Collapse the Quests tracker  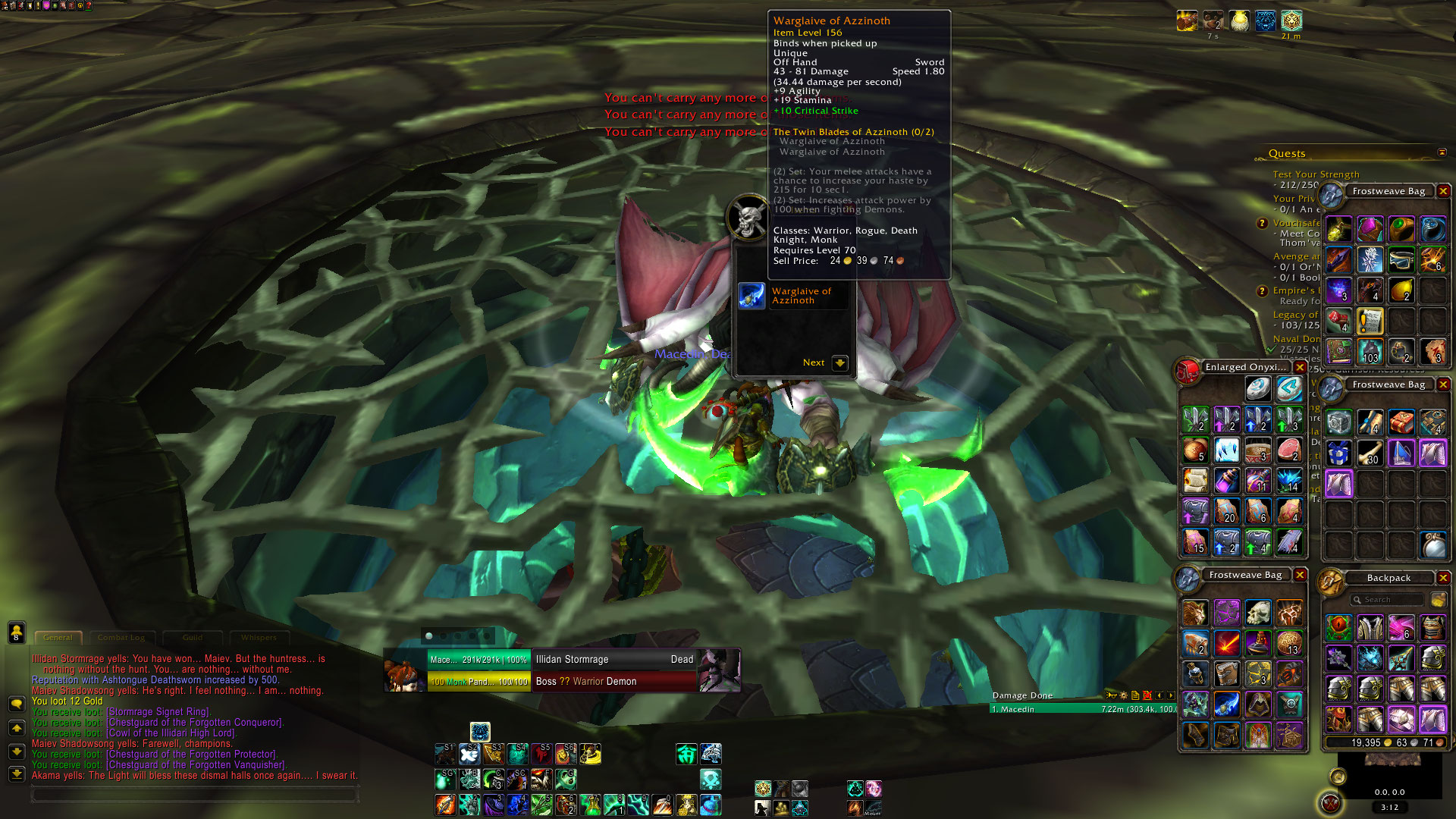point(1442,152)
